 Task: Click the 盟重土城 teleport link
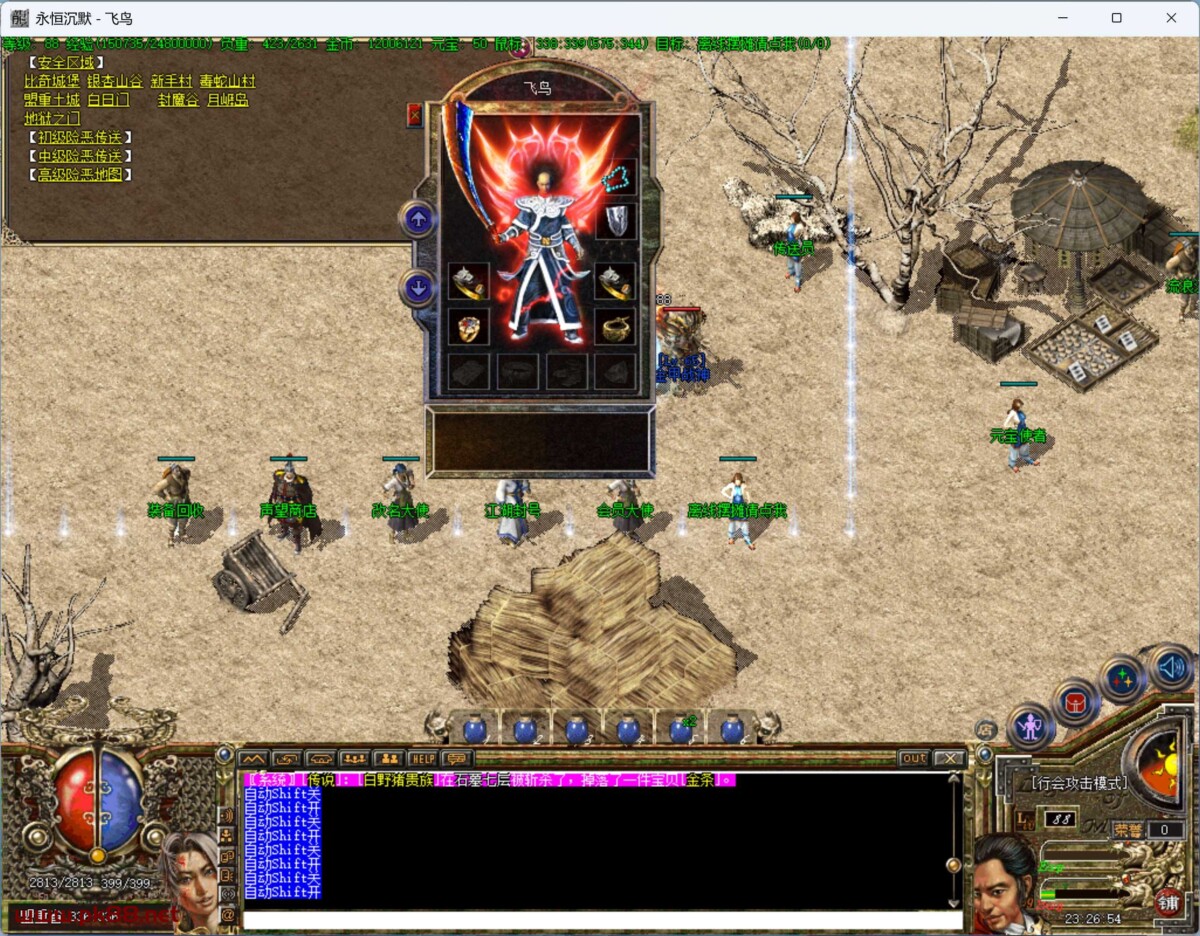click(x=52, y=100)
